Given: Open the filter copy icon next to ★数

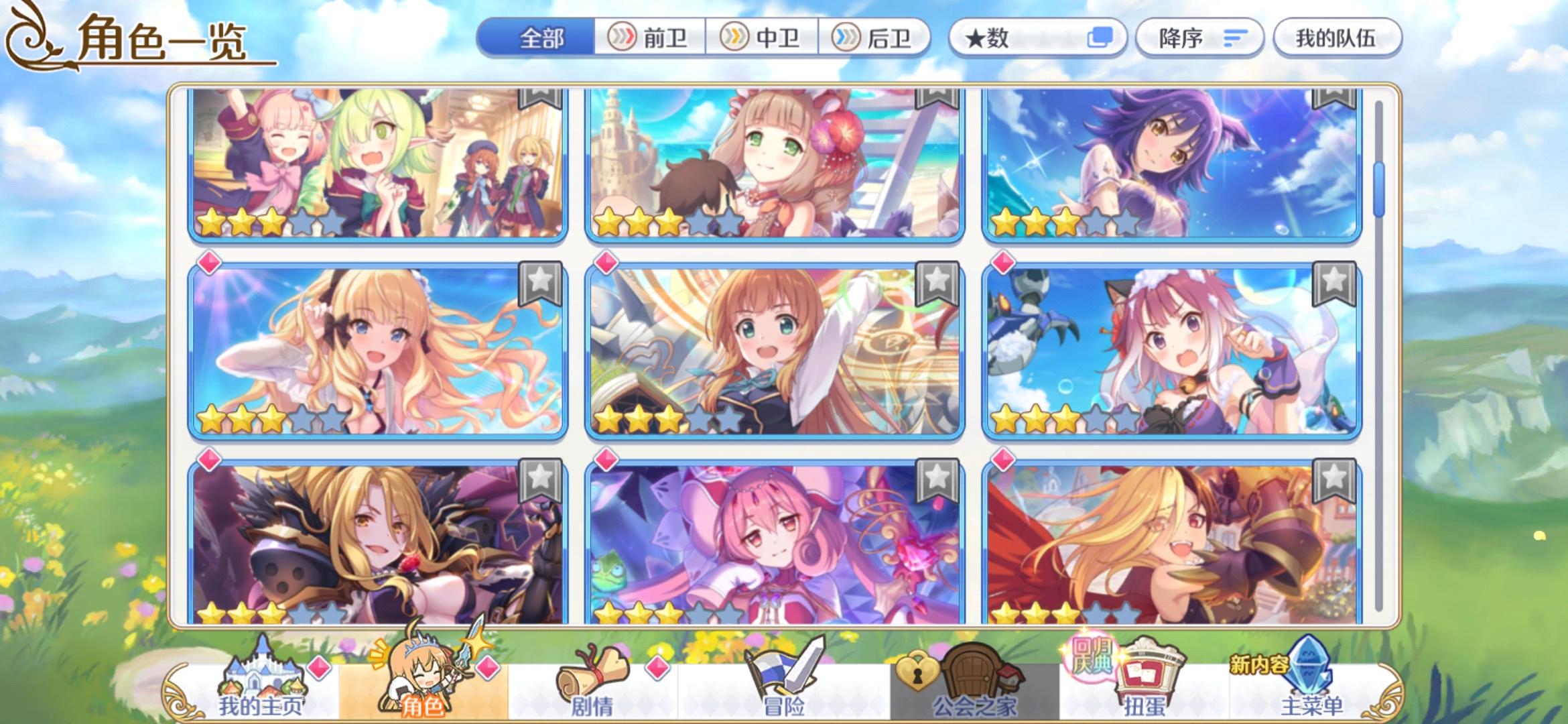Looking at the screenshot, I should click(1102, 38).
